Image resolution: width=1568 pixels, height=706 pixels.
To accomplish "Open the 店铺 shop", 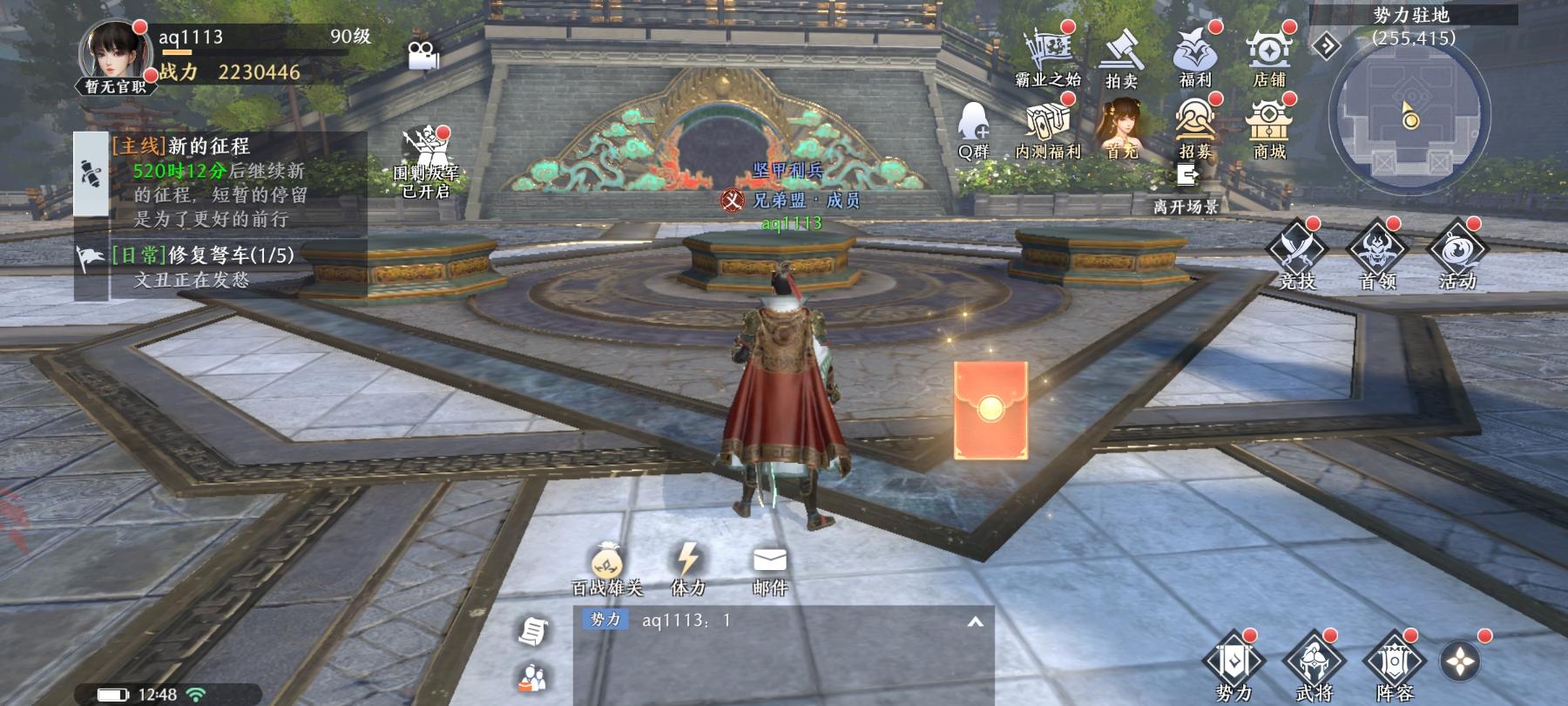I will (1269, 57).
